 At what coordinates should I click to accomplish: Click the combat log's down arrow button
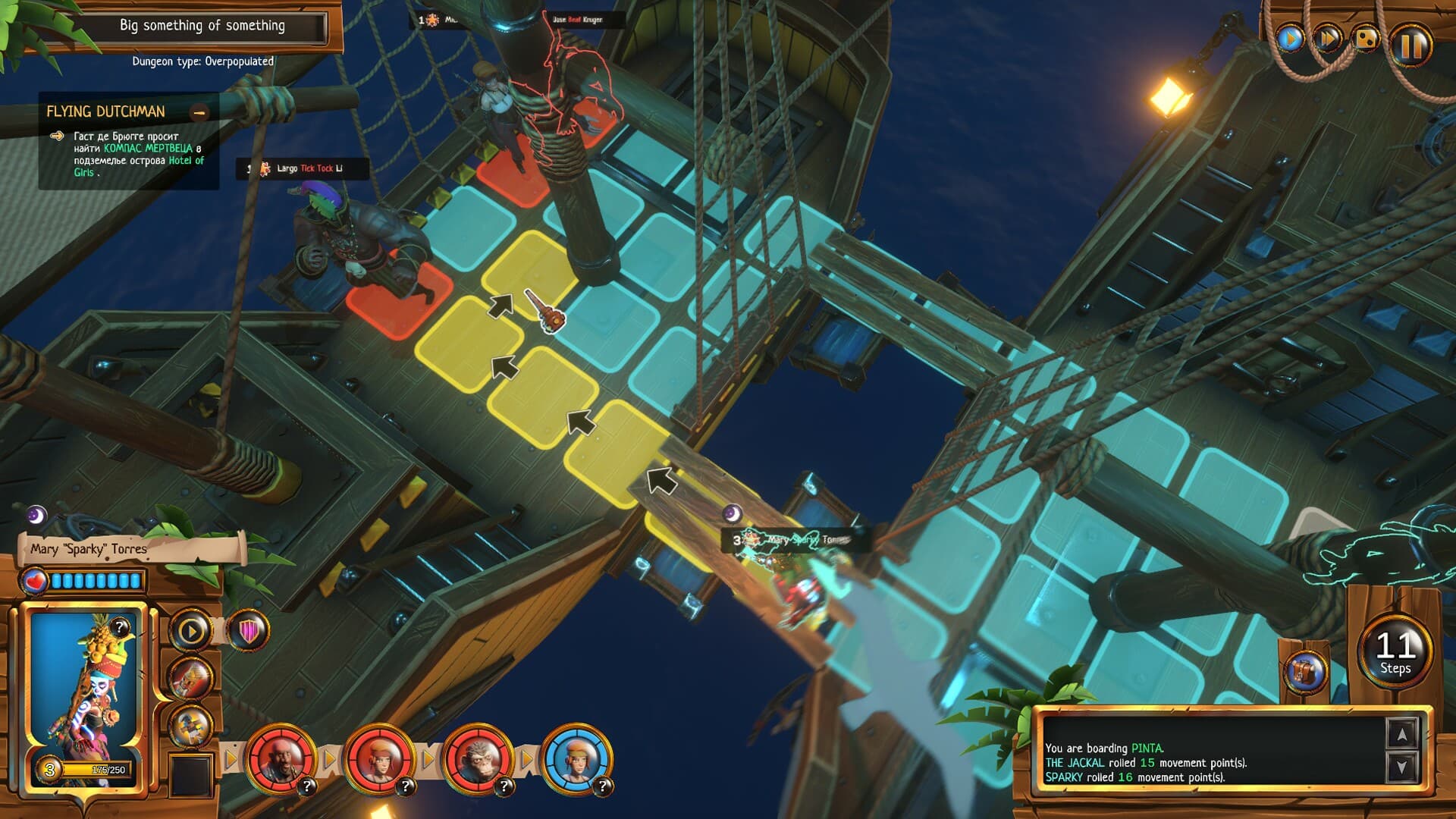pos(1401,767)
